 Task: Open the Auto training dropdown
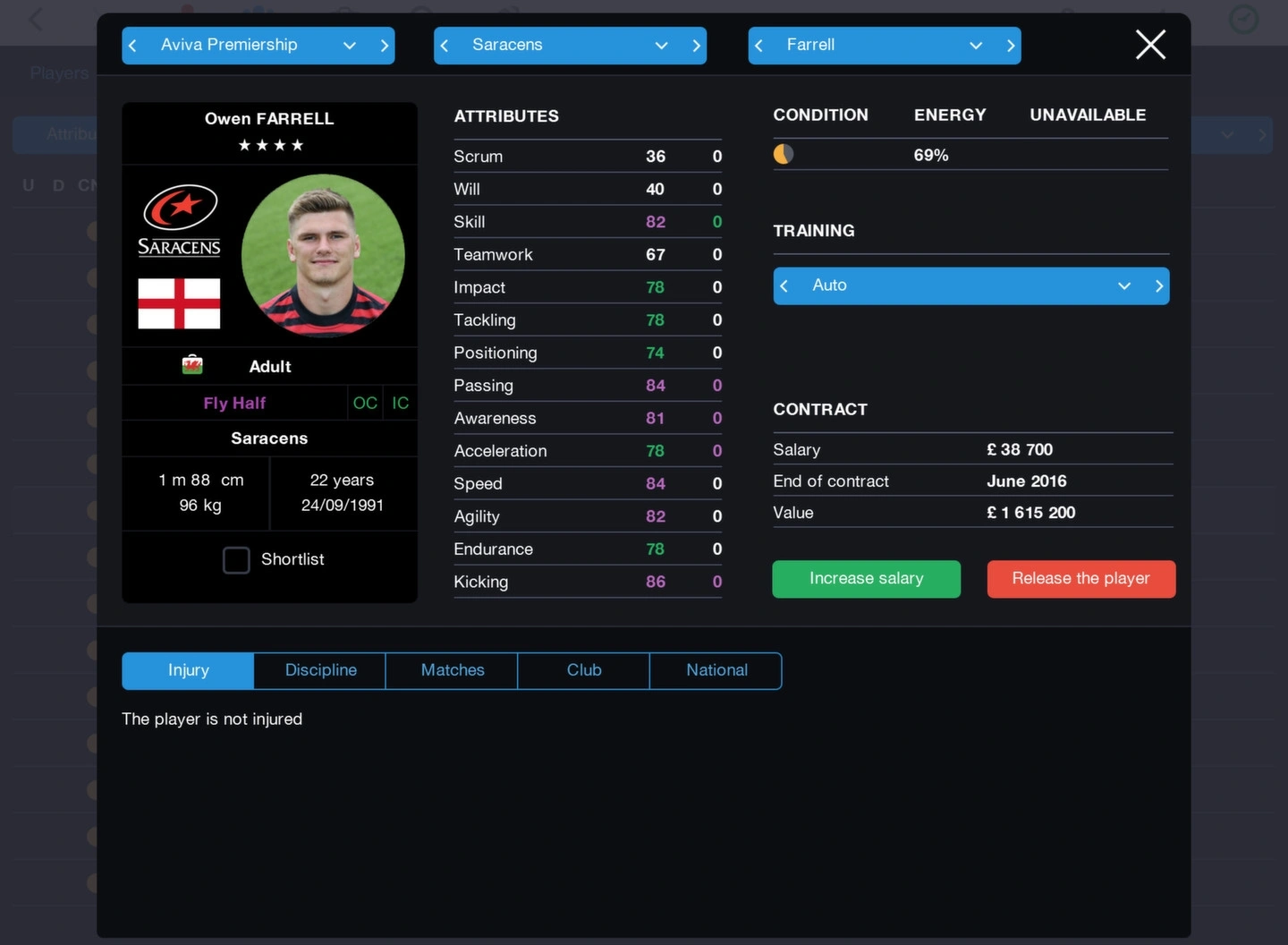click(x=1123, y=286)
